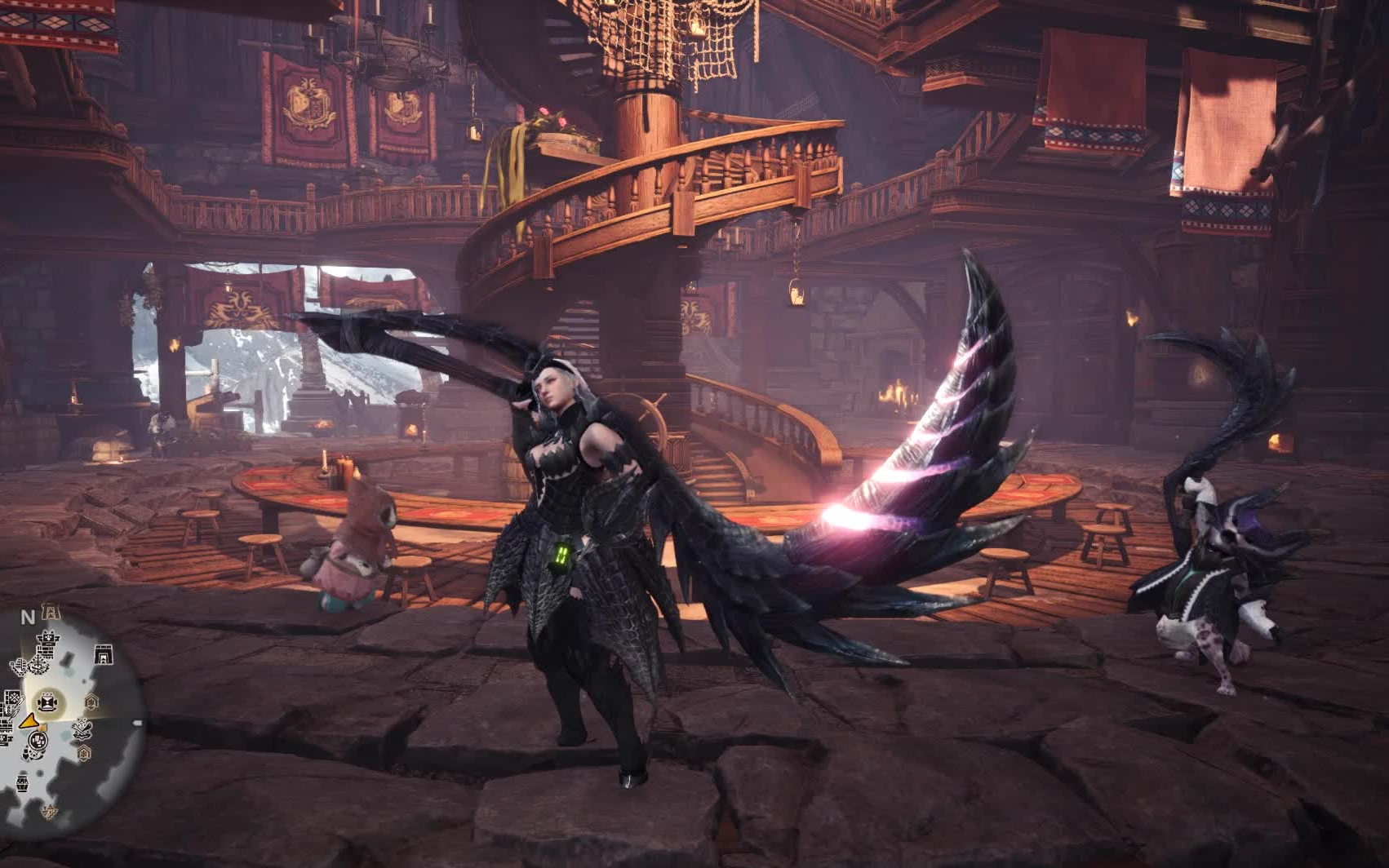Open the circular minimap
Image resolution: width=1389 pixels, height=868 pixels.
point(69,718)
